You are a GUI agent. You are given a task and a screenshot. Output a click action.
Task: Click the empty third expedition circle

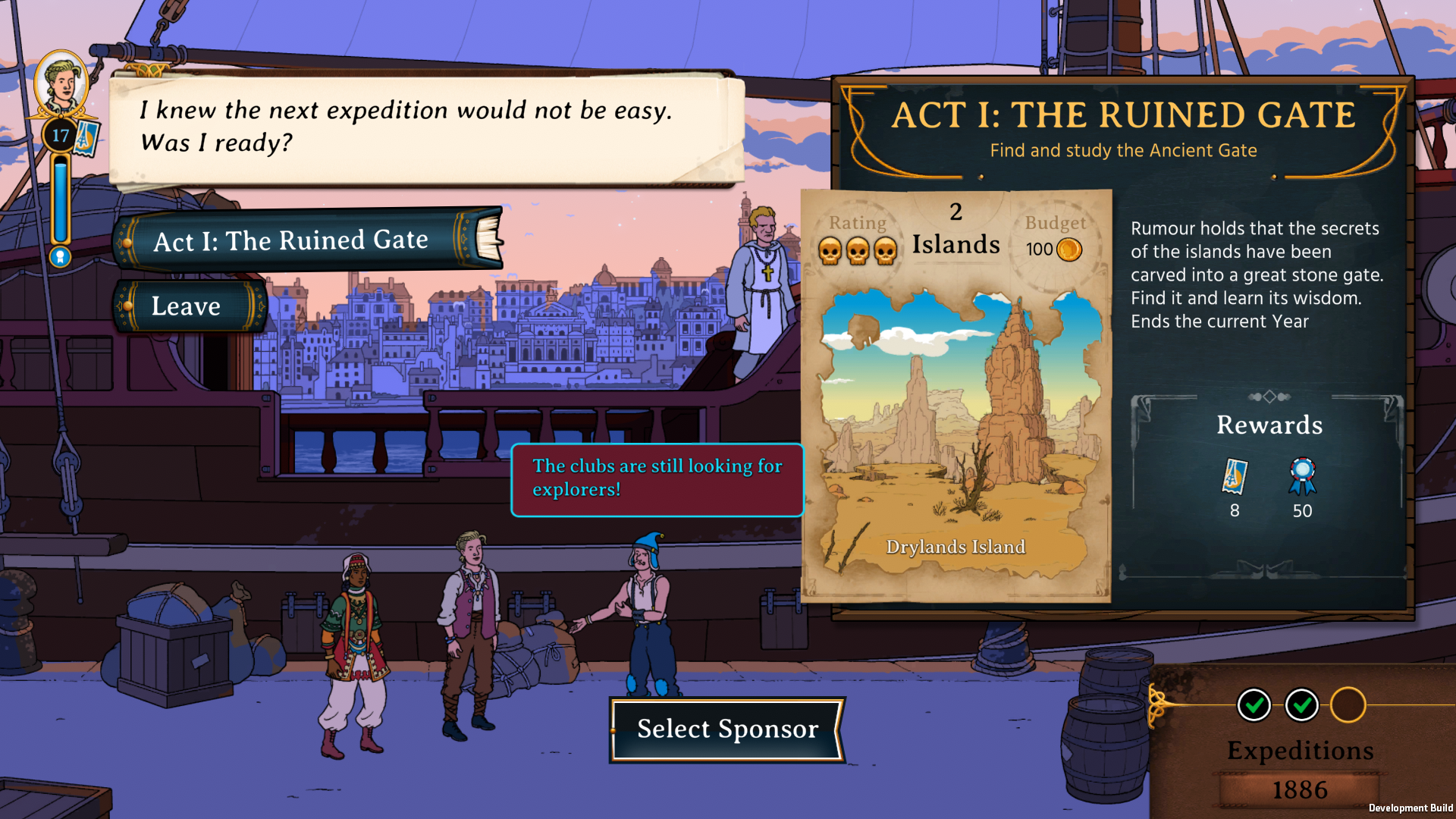point(1348,705)
